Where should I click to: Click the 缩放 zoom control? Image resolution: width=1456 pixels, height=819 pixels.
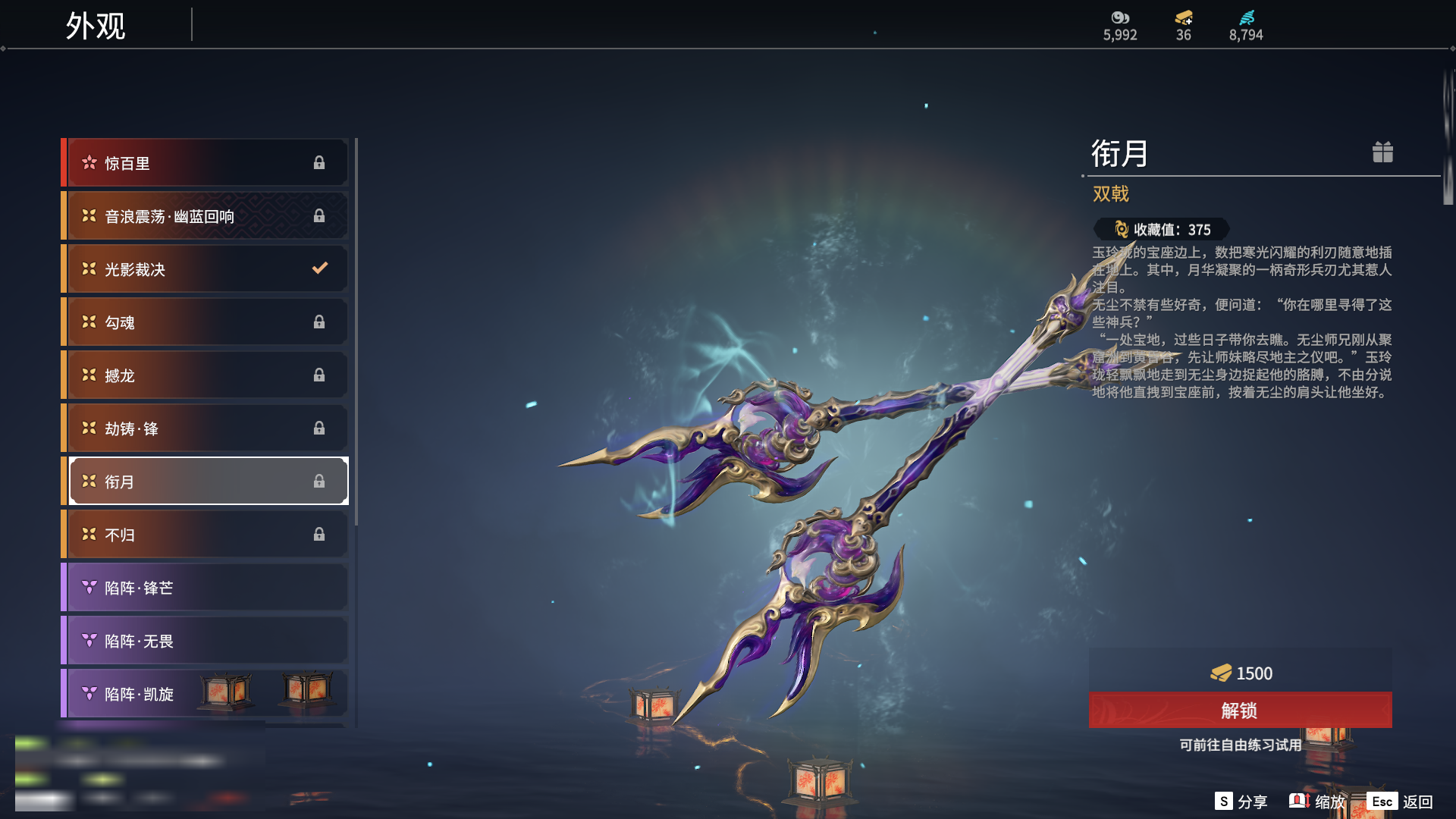click(1317, 802)
